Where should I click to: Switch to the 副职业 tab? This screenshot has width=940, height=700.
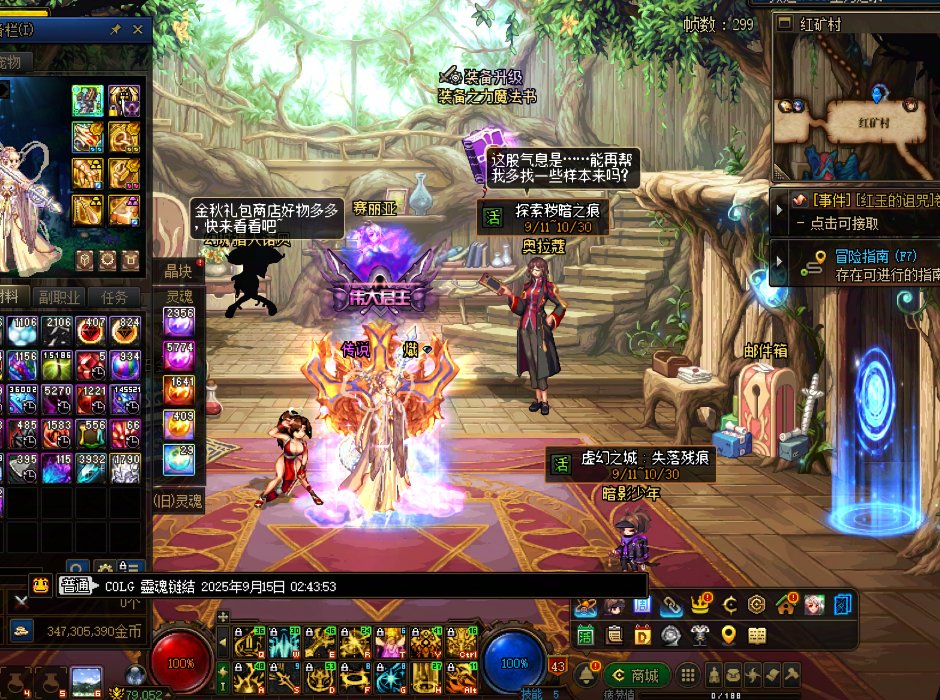60,297
